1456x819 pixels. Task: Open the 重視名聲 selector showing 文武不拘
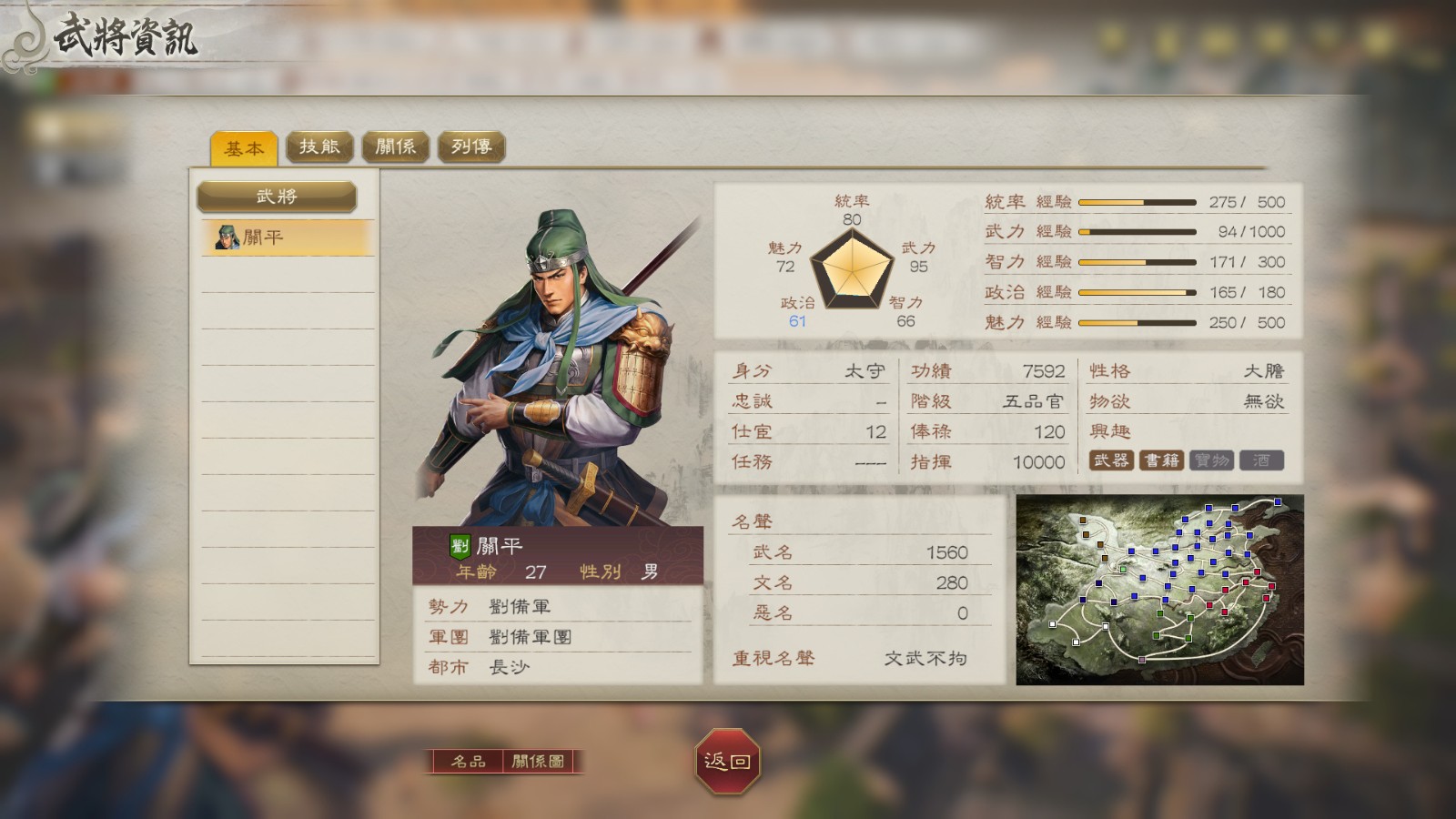pyautogui.click(x=925, y=657)
